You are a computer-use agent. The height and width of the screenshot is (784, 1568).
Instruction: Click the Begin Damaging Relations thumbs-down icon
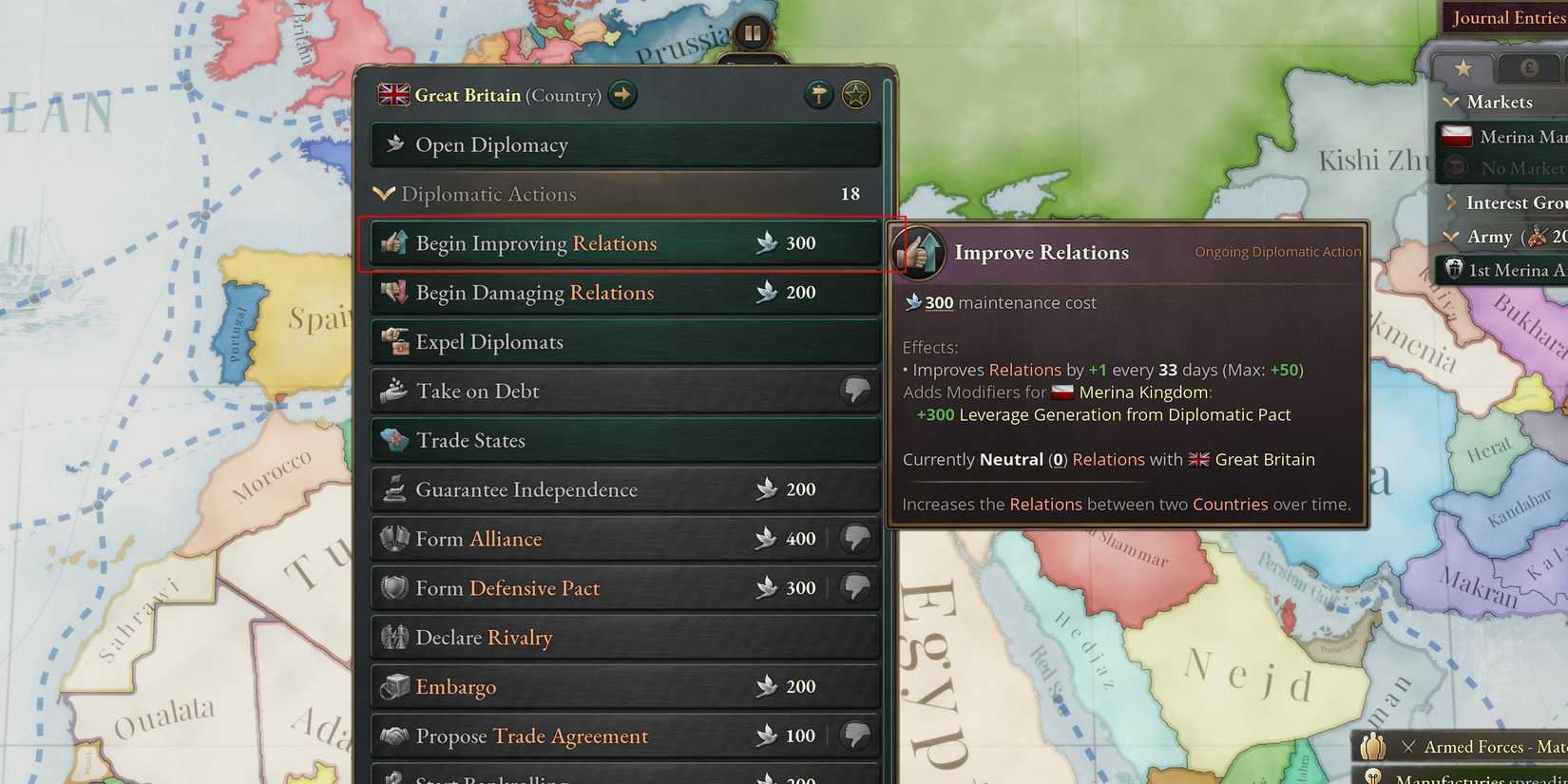(x=394, y=293)
